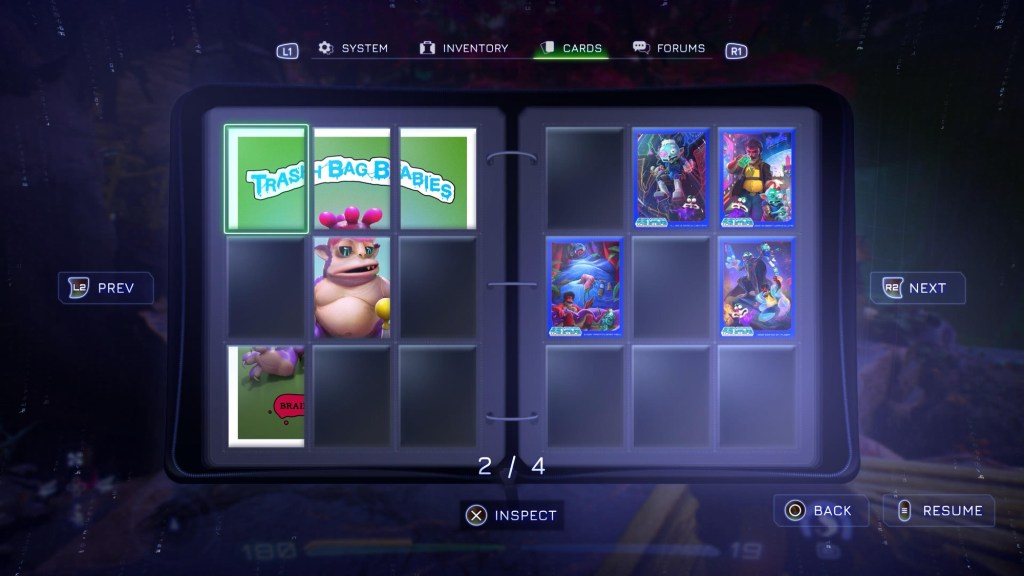1024x576 pixels.
Task: Switch to the System tab
Action: [x=353, y=48]
